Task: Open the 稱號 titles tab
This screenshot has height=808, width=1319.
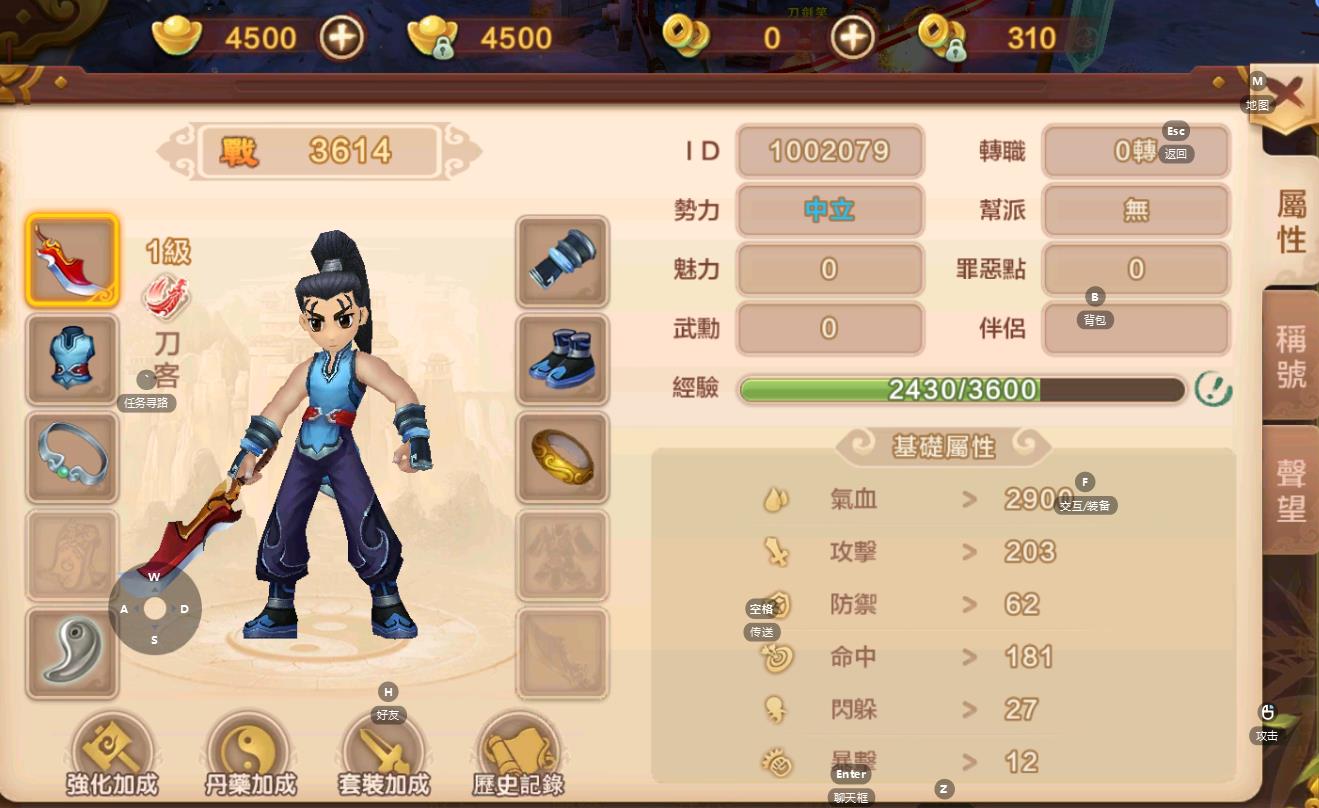Action: (x=1291, y=356)
